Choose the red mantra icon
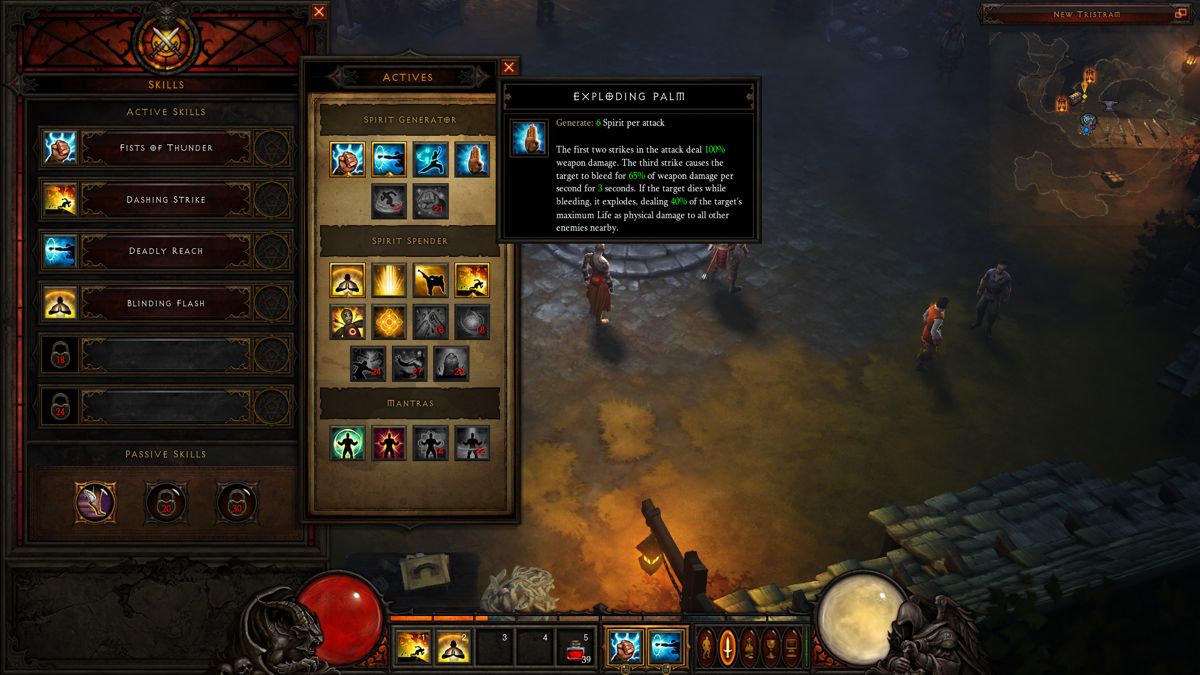1200x675 pixels. (x=389, y=443)
